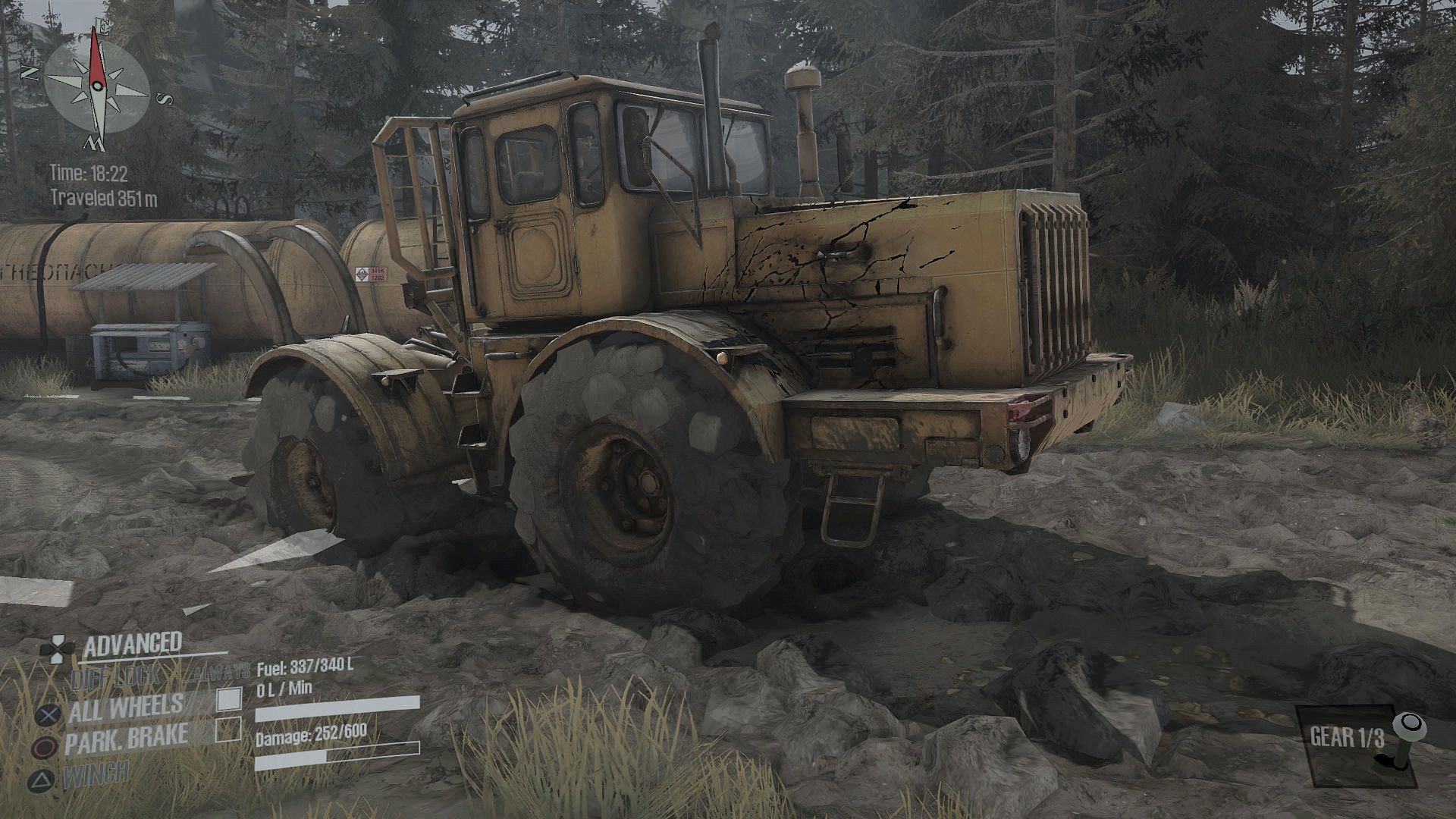Select the Diff Lock option
Image resolution: width=1456 pixels, height=819 pixels.
click(x=115, y=676)
